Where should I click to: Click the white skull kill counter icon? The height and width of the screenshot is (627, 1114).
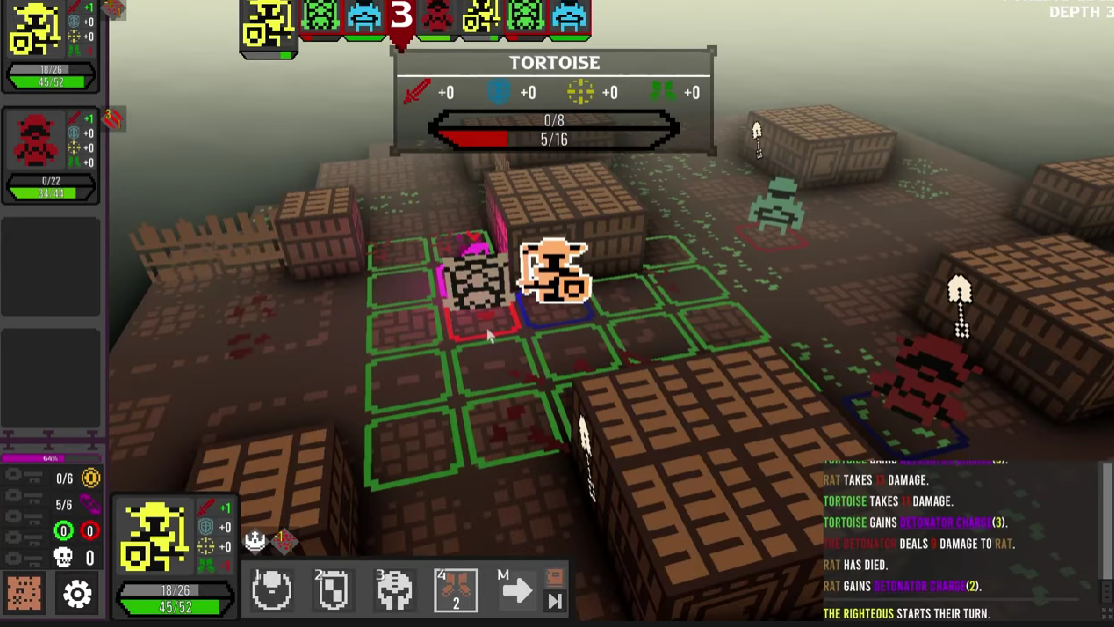pyautogui.click(x=64, y=557)
